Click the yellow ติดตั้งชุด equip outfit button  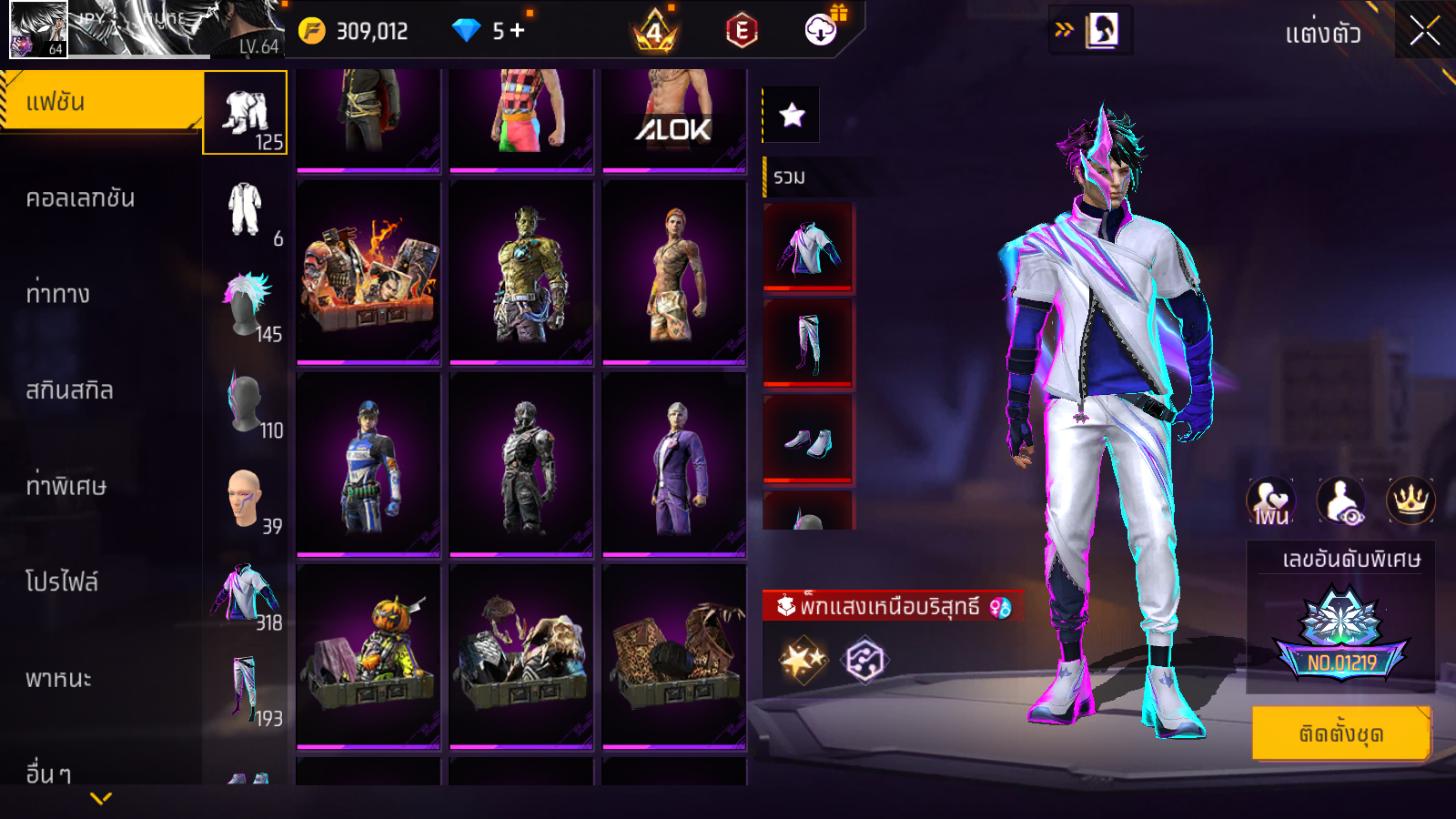[1340, 733]
